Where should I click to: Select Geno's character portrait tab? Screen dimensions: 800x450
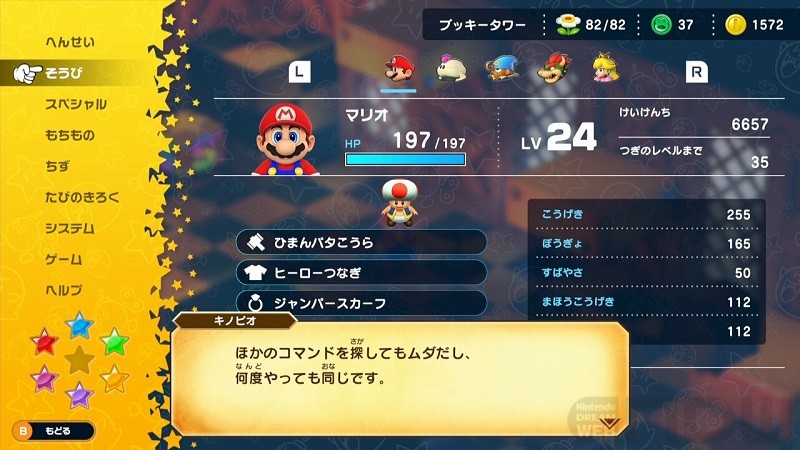[x=501, y=69]
